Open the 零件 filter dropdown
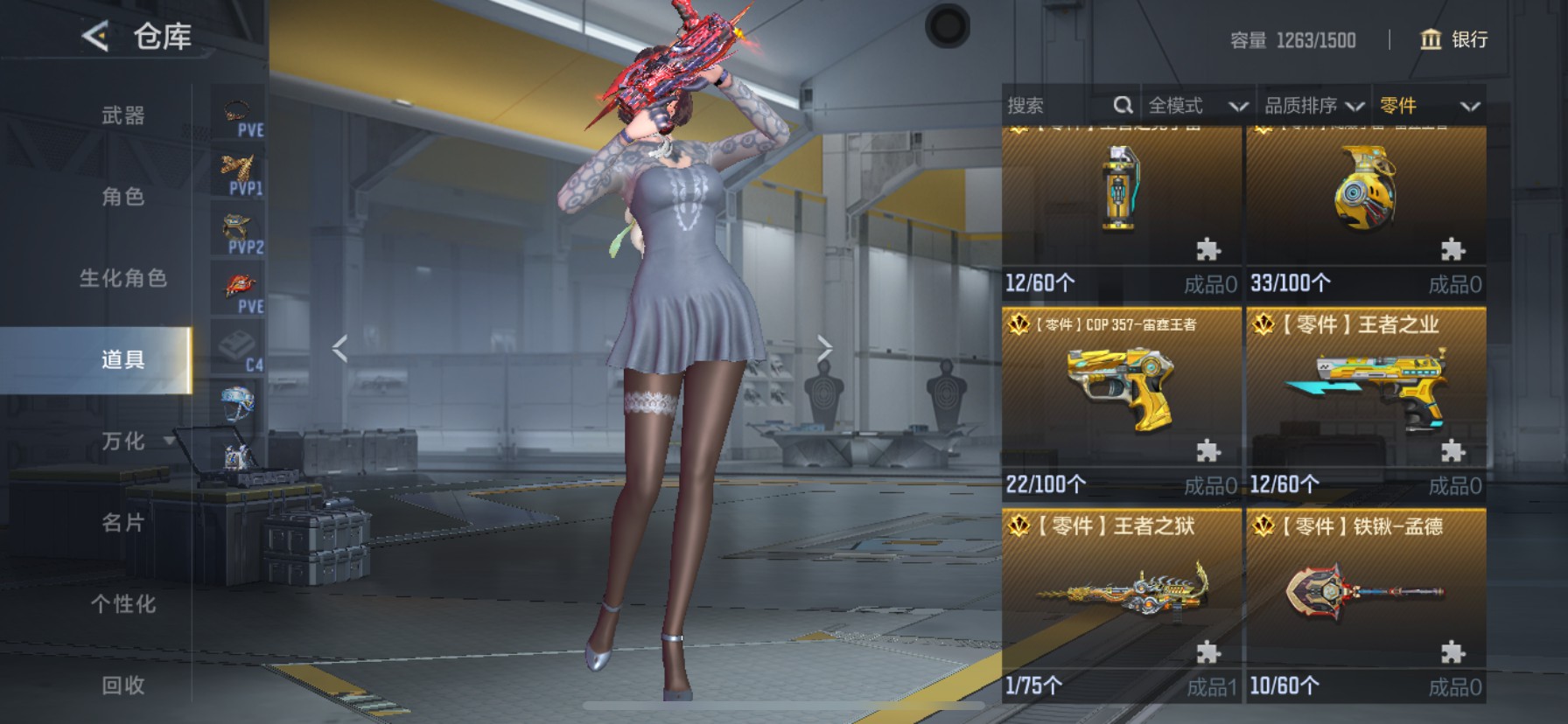The width and height of the screenshot is (1568, 724). click(x=1429, y=106)
